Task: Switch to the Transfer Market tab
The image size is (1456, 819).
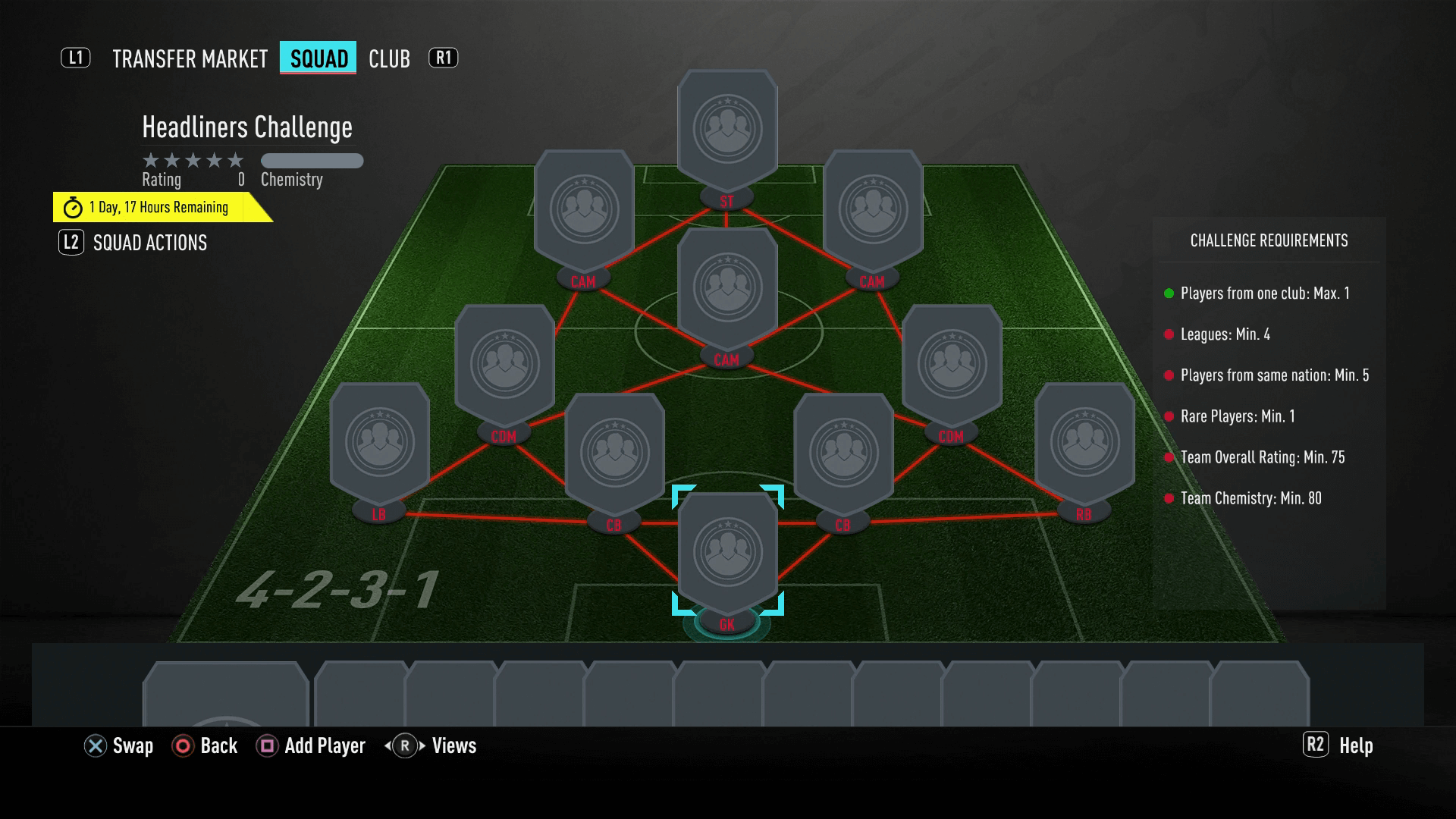Action: click(190, 58)
